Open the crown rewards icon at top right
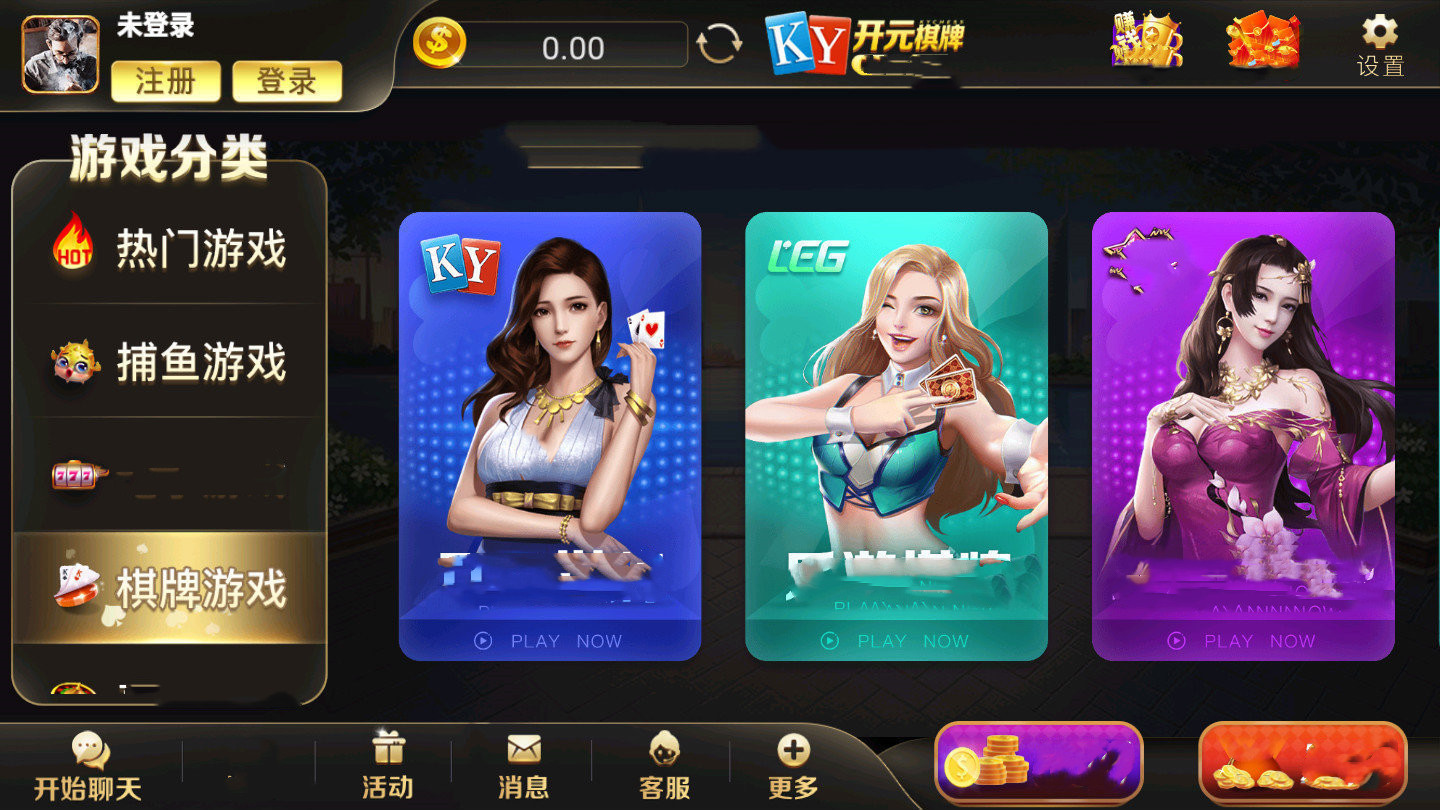This screenshot has width=1440, height=810. (1148, 45)
